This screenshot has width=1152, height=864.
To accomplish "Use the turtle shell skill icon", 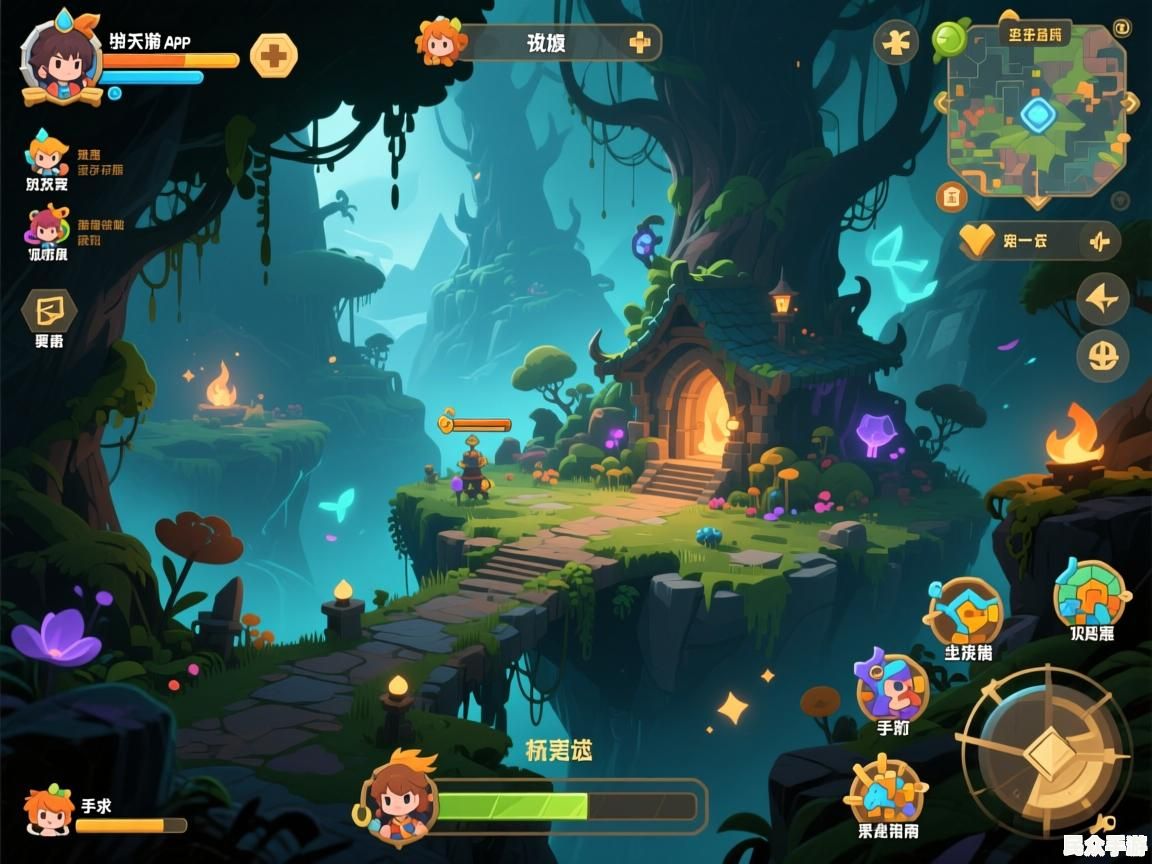I will (x=1090, y=596).
